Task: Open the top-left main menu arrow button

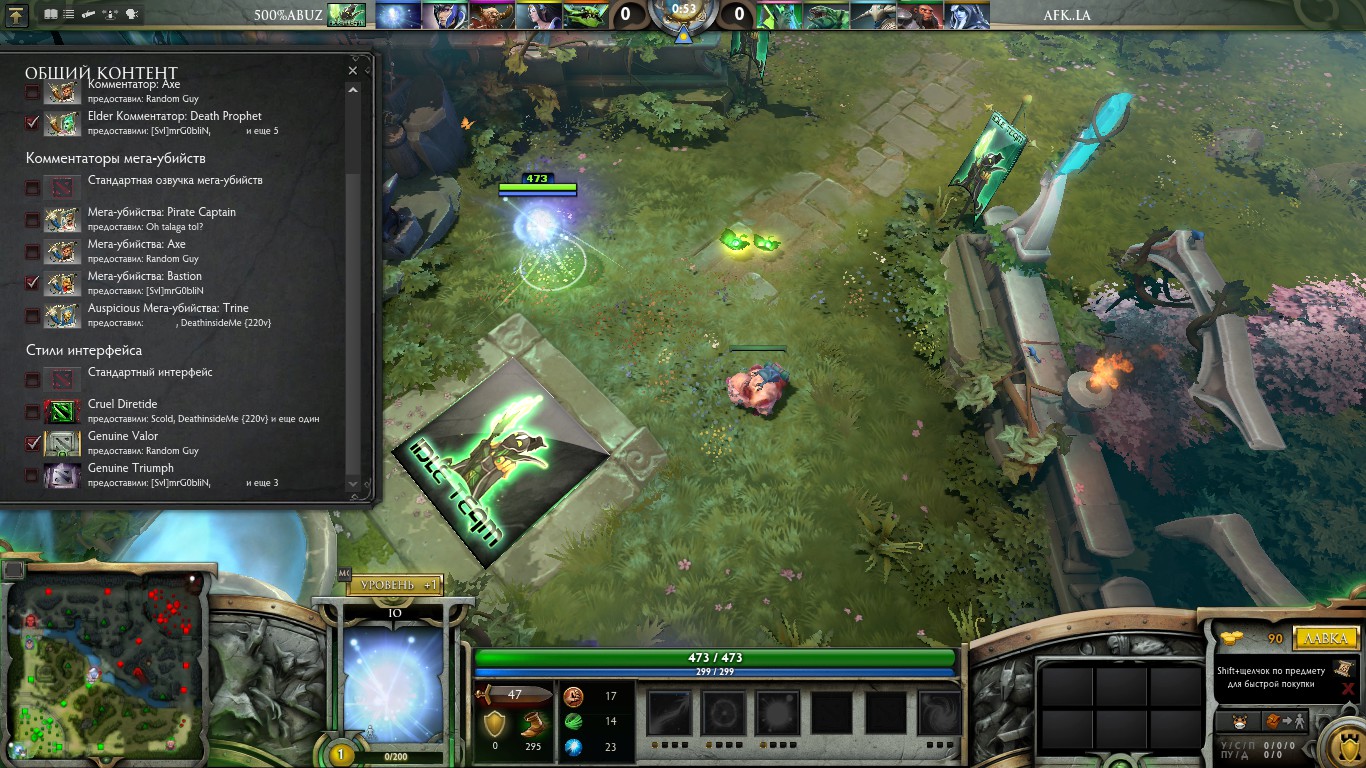Action: tap(17, 14)
